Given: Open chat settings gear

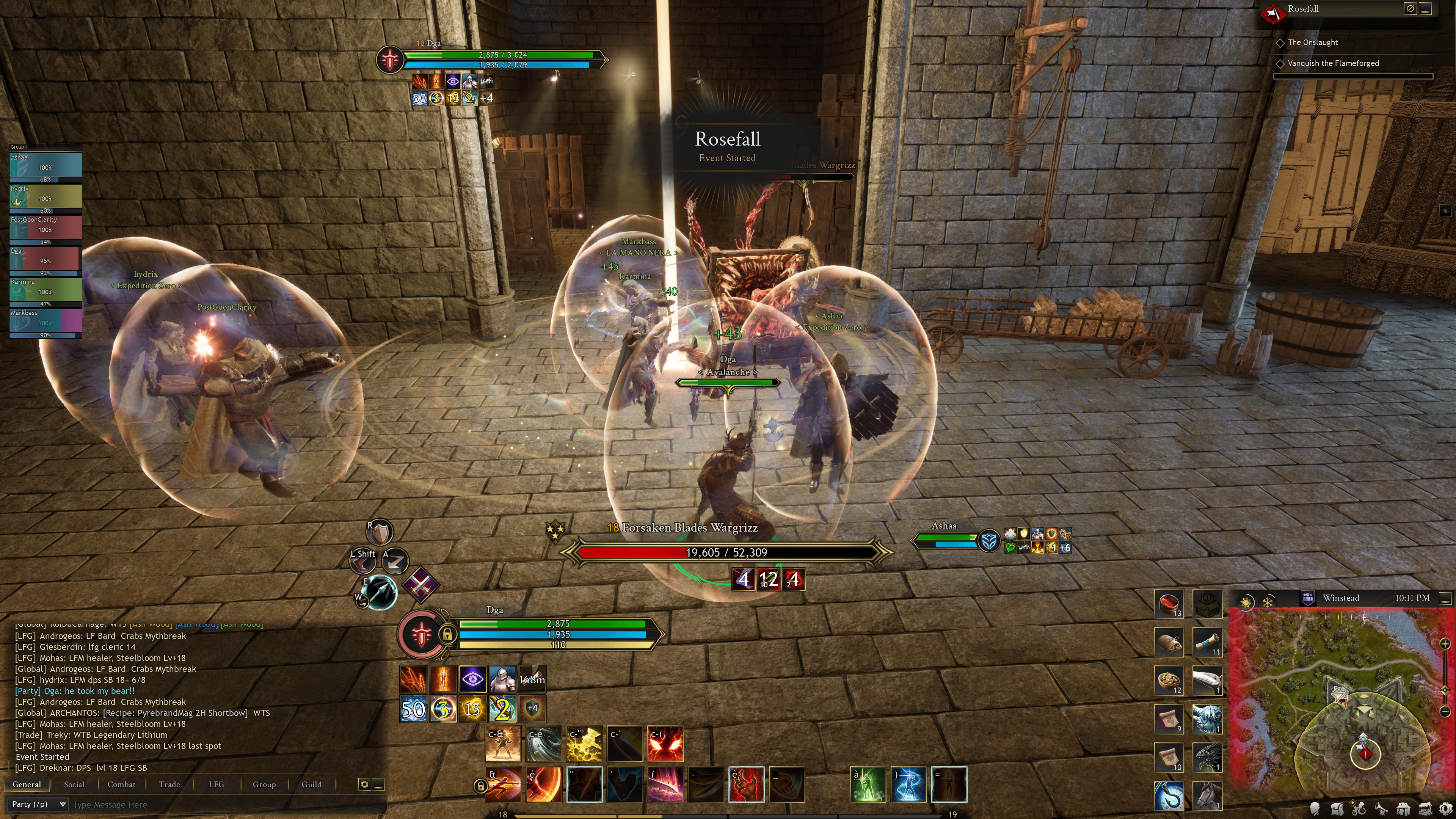Looking at the screenshot, I should 364,784.
